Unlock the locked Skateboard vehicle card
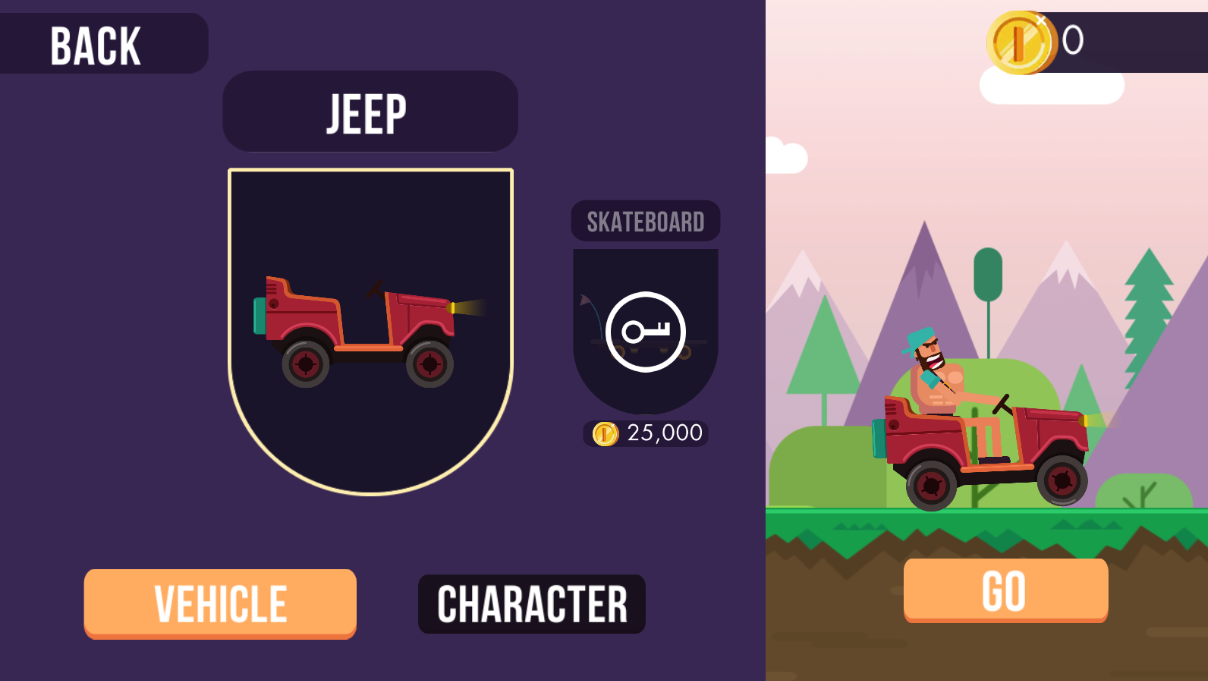Viewport: 1208px width, 681px height. 645,332
